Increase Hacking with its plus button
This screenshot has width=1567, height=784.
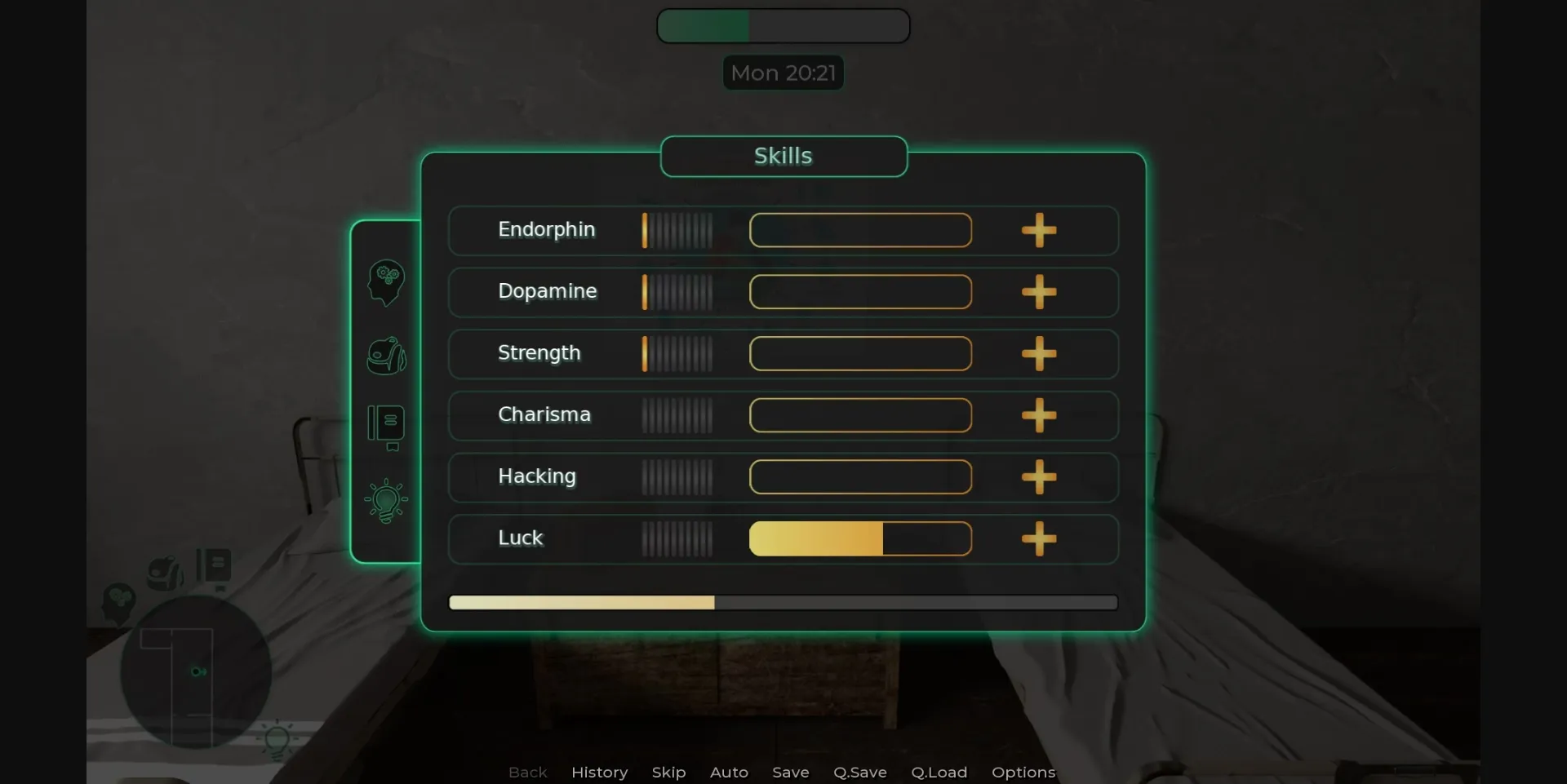[x=1040, y=477]
